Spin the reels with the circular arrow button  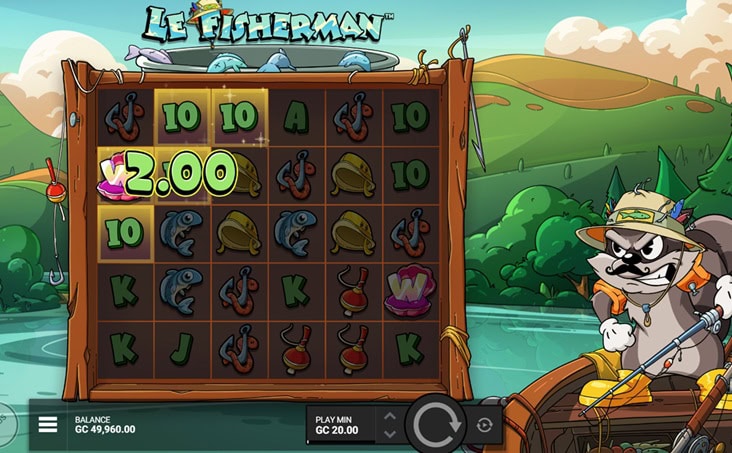tap(435, 425)
